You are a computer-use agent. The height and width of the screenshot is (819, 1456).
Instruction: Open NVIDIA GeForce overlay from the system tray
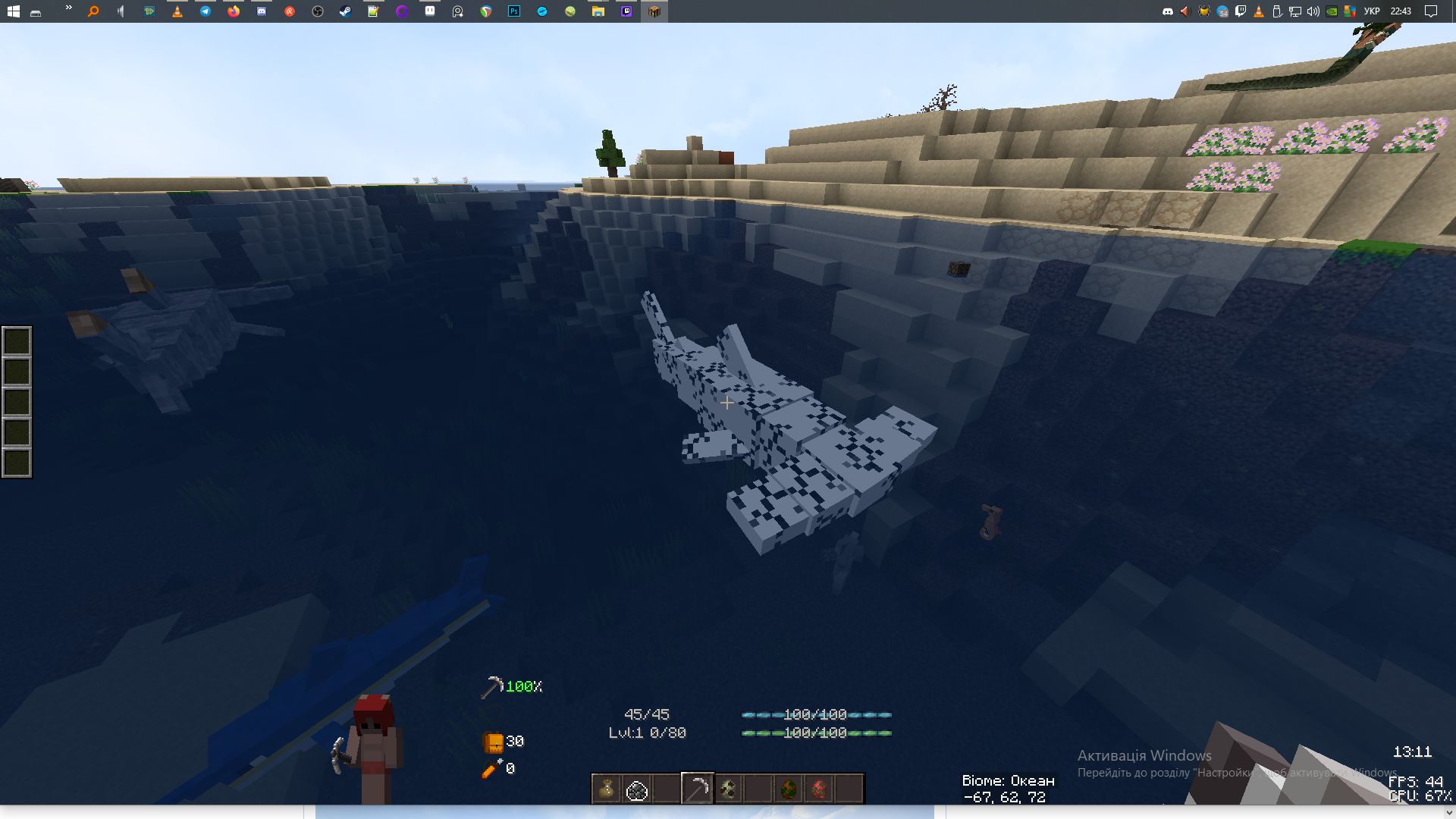click(1332, 11)
